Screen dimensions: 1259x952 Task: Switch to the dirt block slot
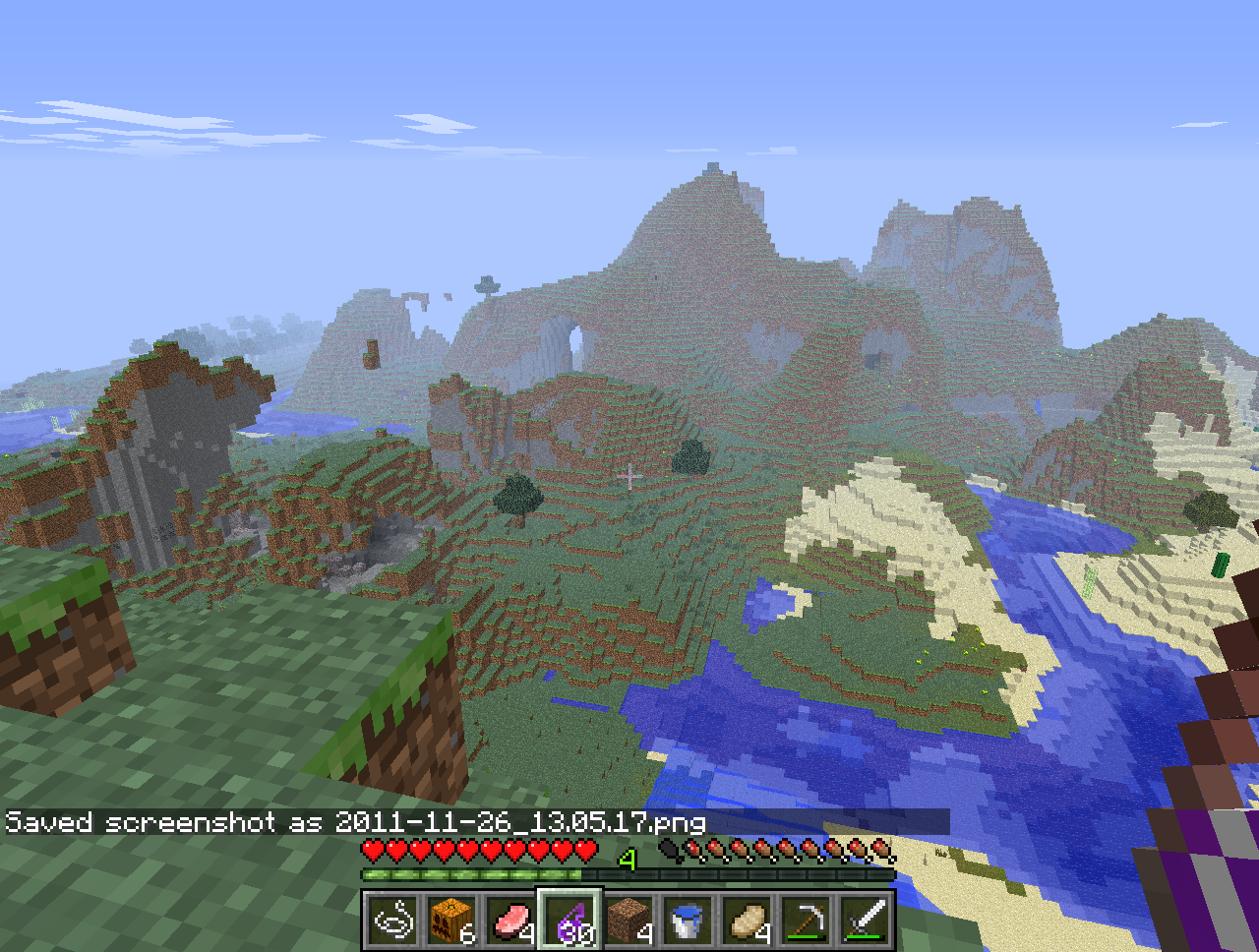[629, 922]
